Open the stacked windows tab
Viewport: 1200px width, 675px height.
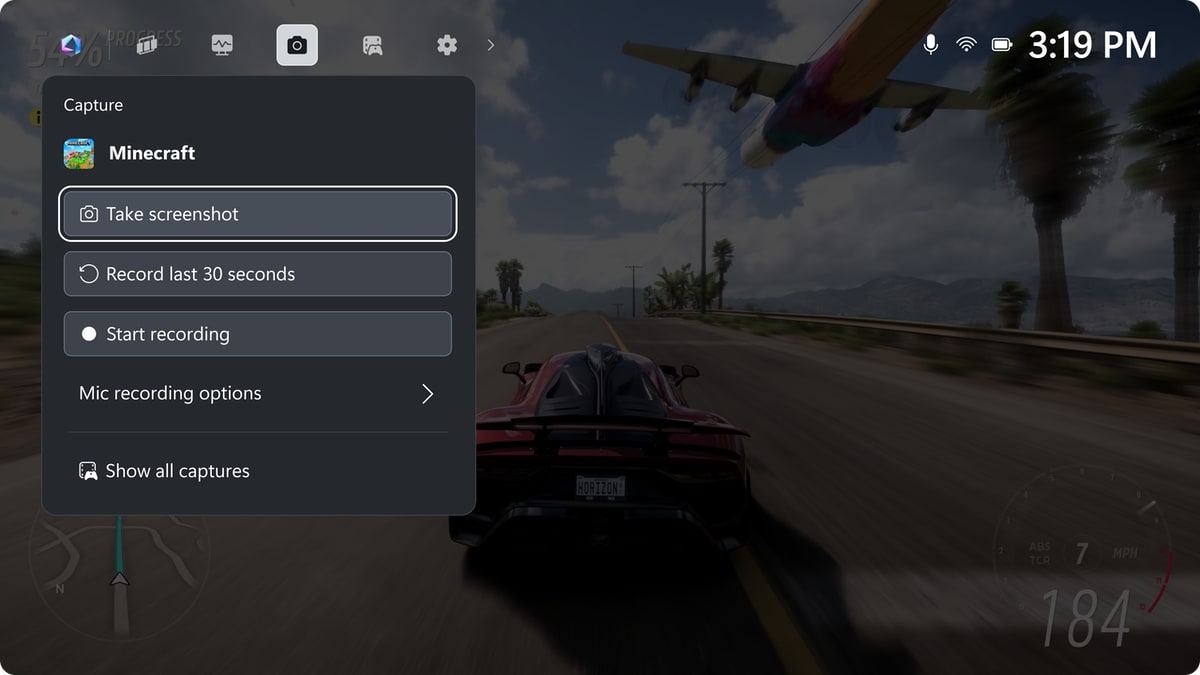147,45
